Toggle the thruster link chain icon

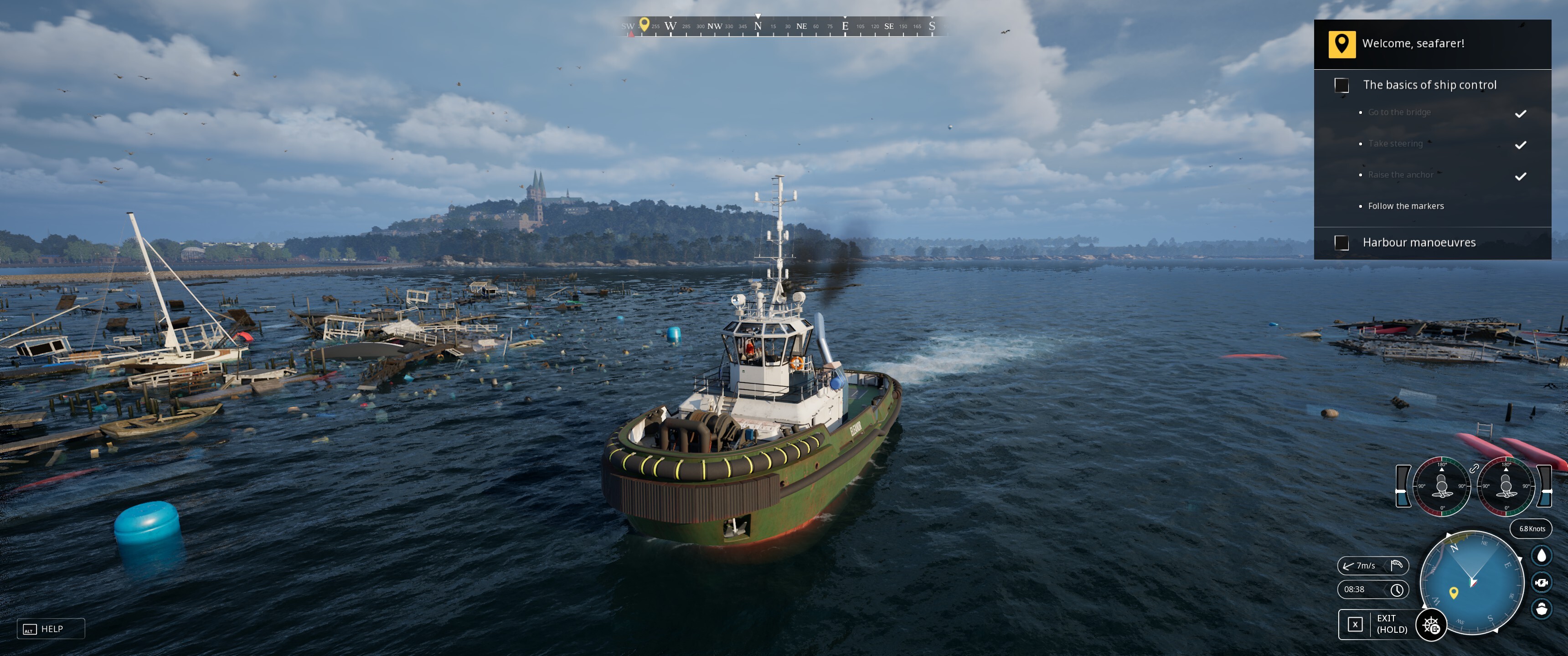point(1474,469)
